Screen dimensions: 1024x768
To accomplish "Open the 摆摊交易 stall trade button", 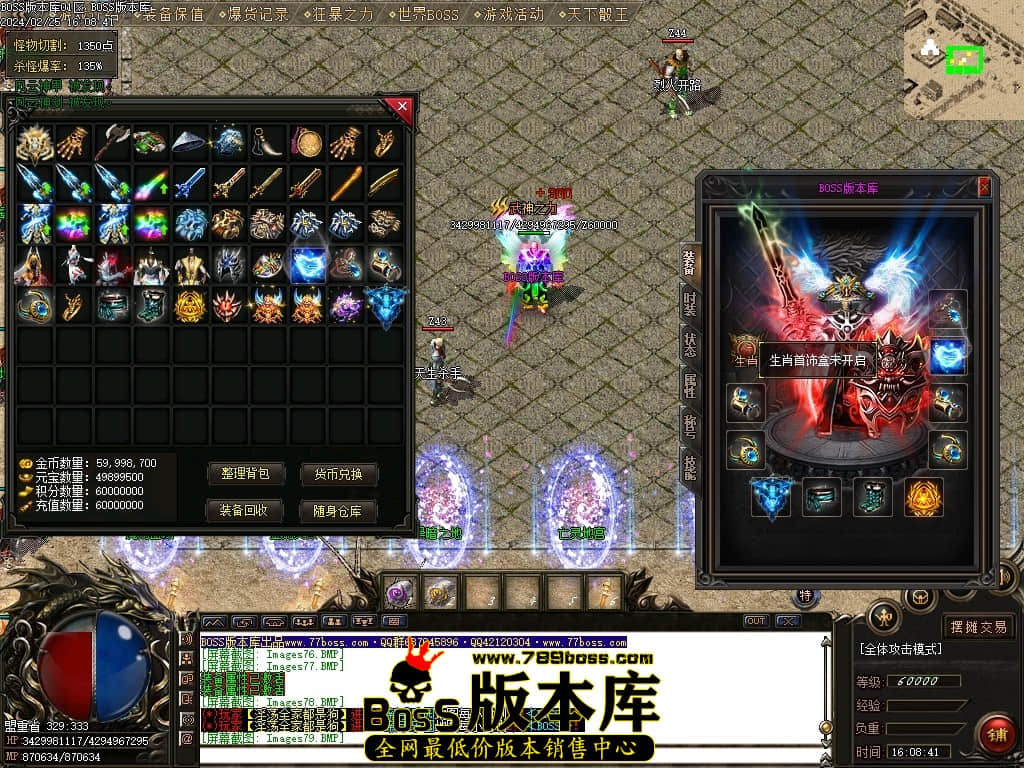I will pyautogui.click(x=979, y=627).
